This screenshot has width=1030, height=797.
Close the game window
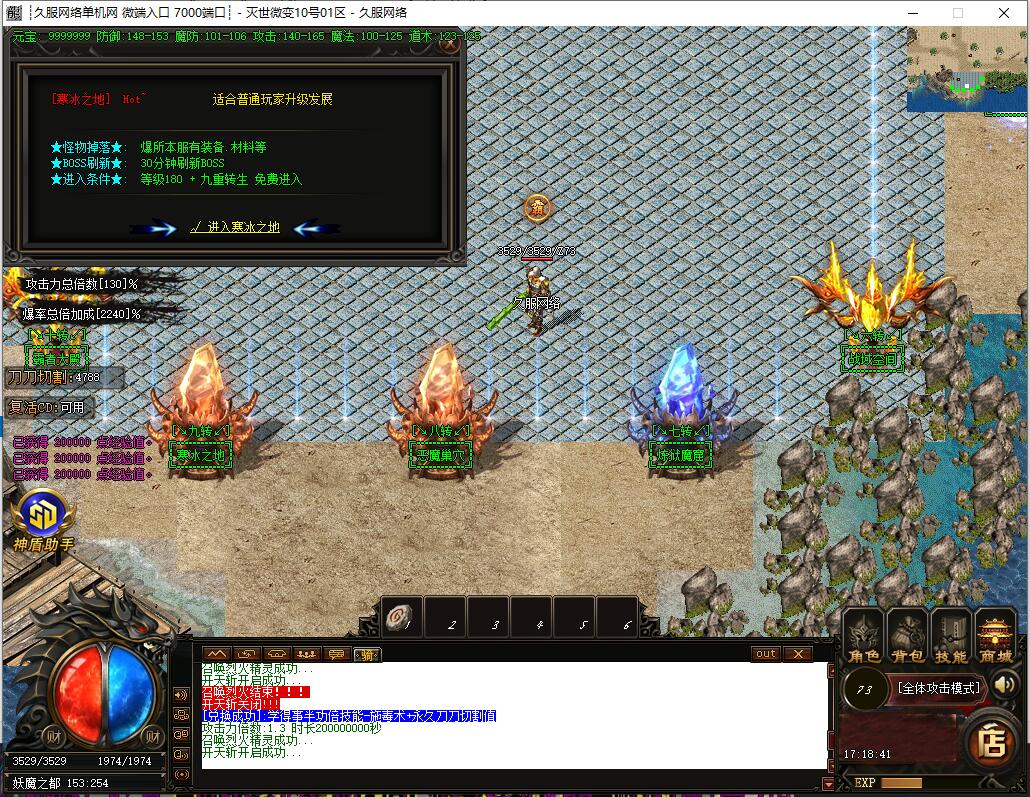[x=1005, y=13]
